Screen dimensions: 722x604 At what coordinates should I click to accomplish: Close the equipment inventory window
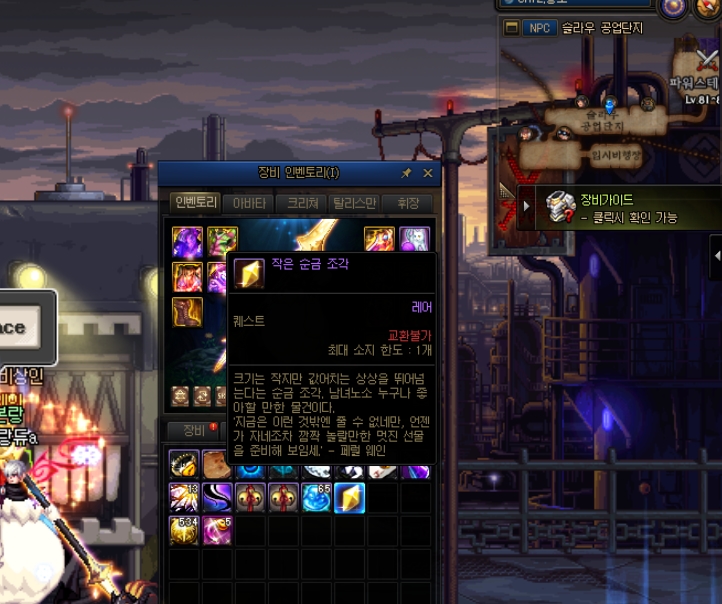[x=428, y=173]
